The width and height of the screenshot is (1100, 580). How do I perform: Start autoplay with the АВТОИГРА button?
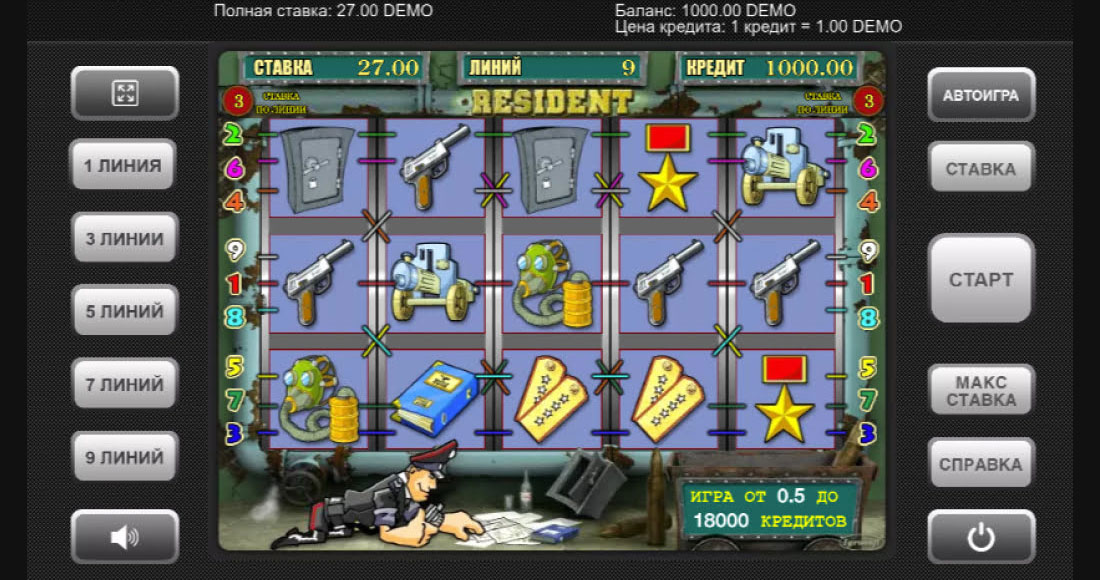(x=980, y=95)
